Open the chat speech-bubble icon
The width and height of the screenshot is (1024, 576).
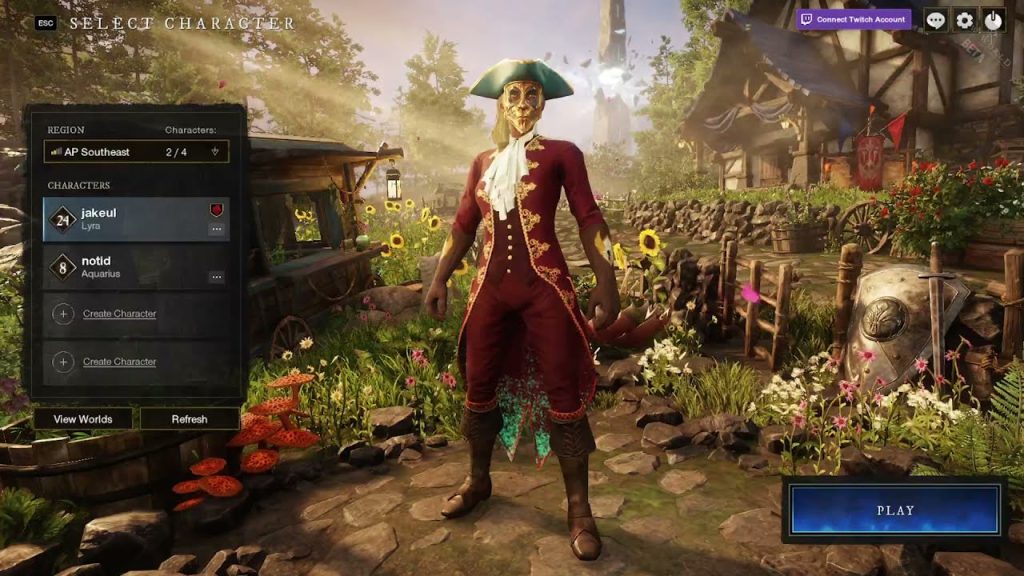coord(936,20)
